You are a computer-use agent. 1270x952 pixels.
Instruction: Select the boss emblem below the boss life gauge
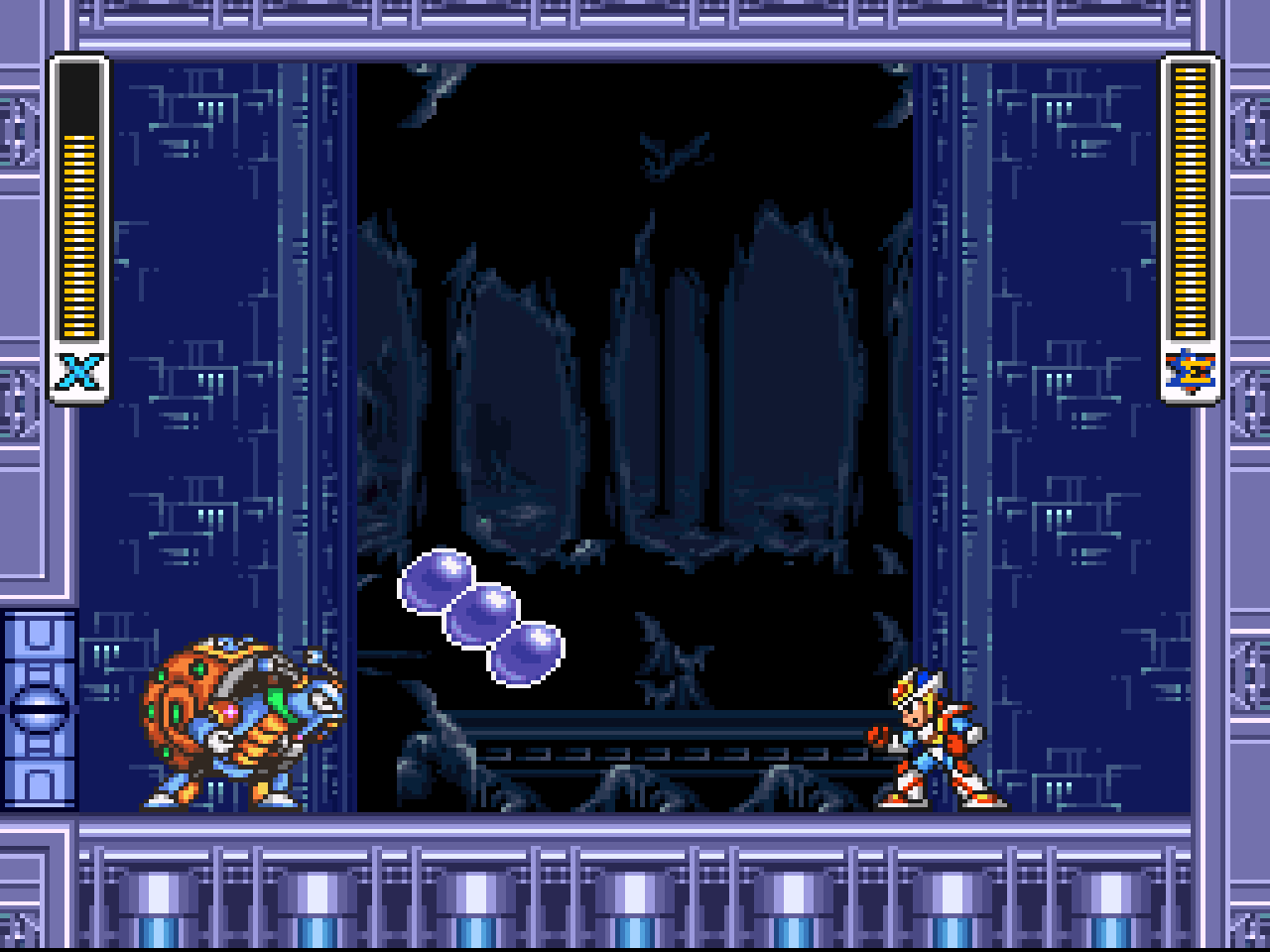(1190, 372)
